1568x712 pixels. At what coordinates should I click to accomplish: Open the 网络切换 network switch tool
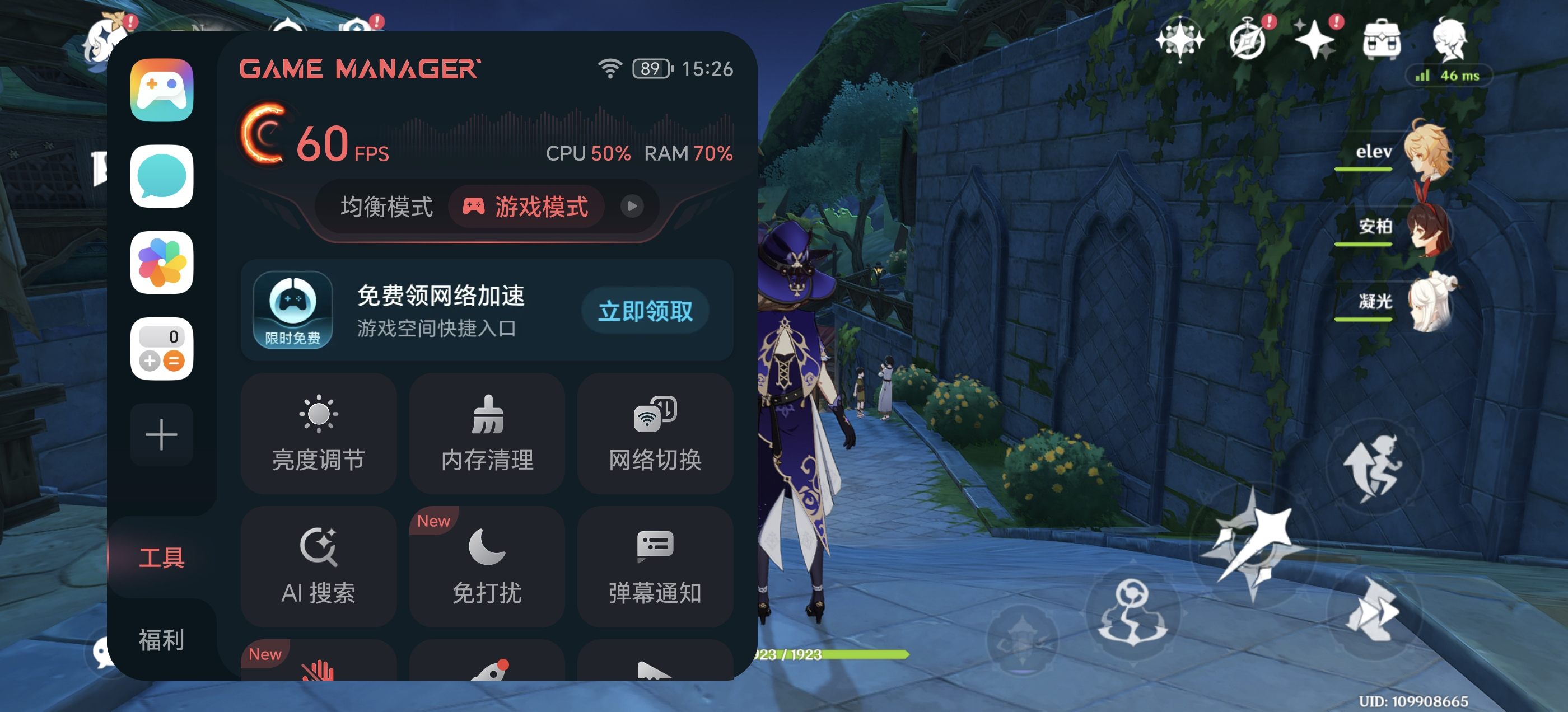pyautogui.click(x=655, y=433)
